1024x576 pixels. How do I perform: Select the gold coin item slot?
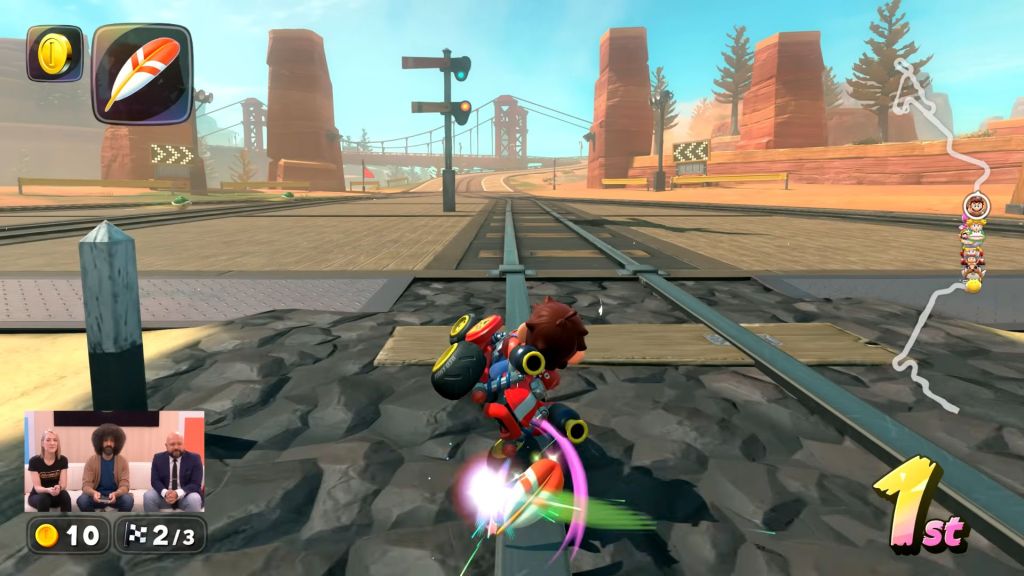click(x=54, y=53)
